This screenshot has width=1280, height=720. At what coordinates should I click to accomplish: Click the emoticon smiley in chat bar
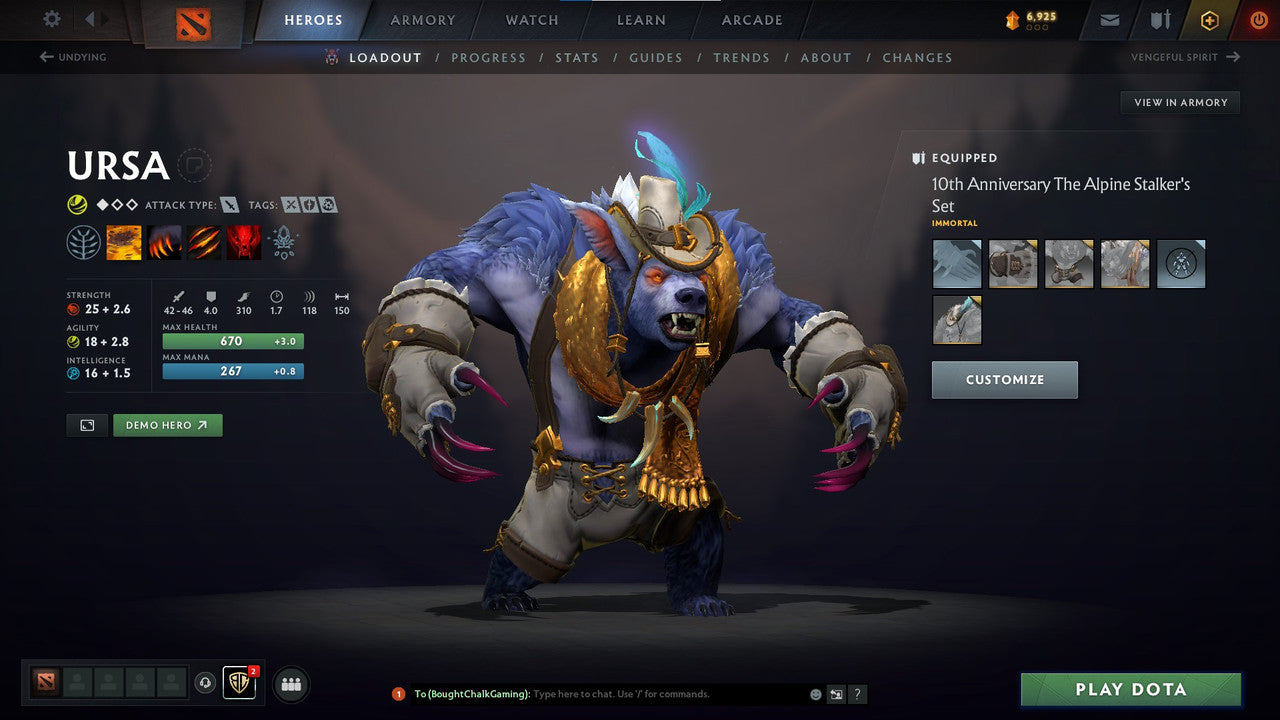(x=814, y=693)
